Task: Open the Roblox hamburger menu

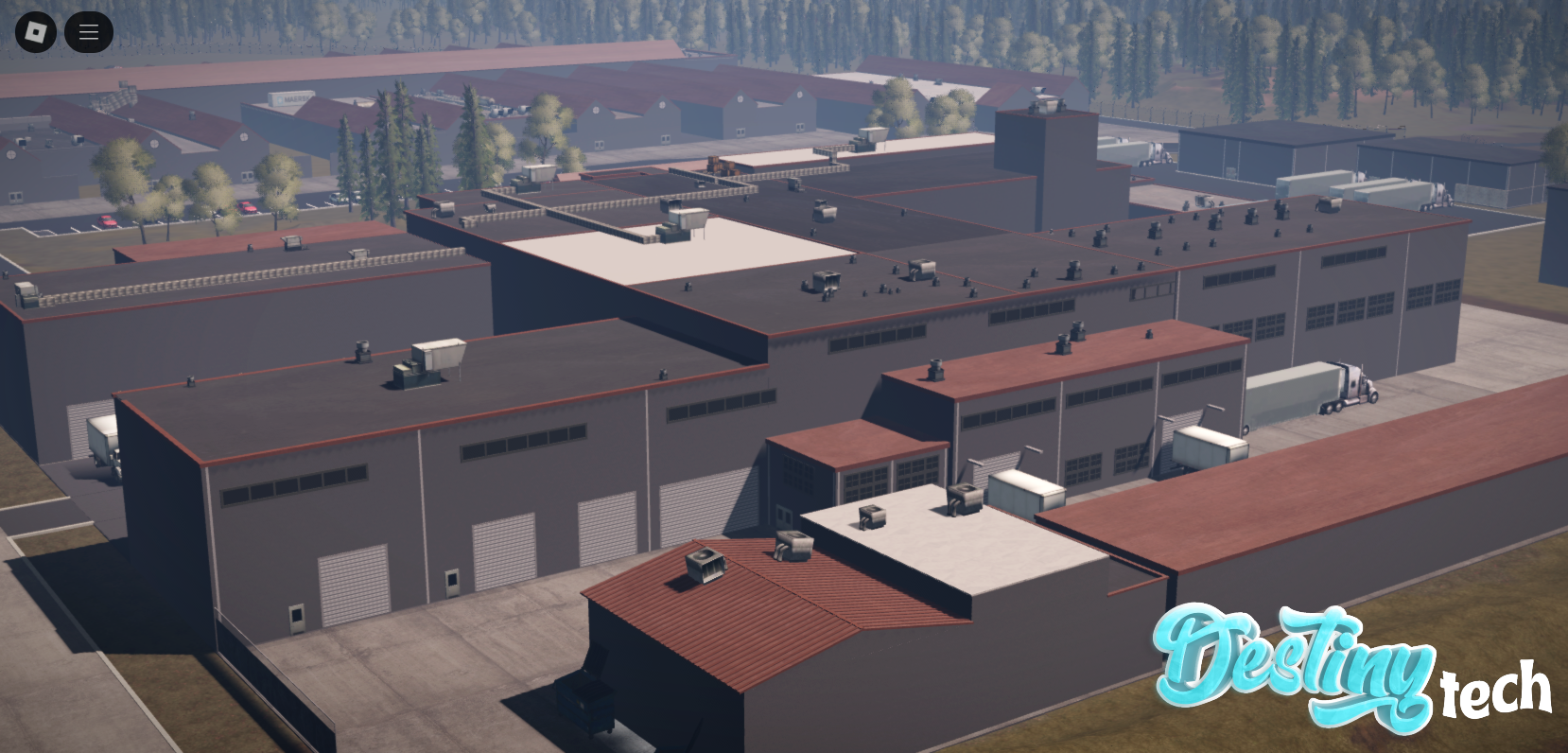Action: (x=88, y=31)
